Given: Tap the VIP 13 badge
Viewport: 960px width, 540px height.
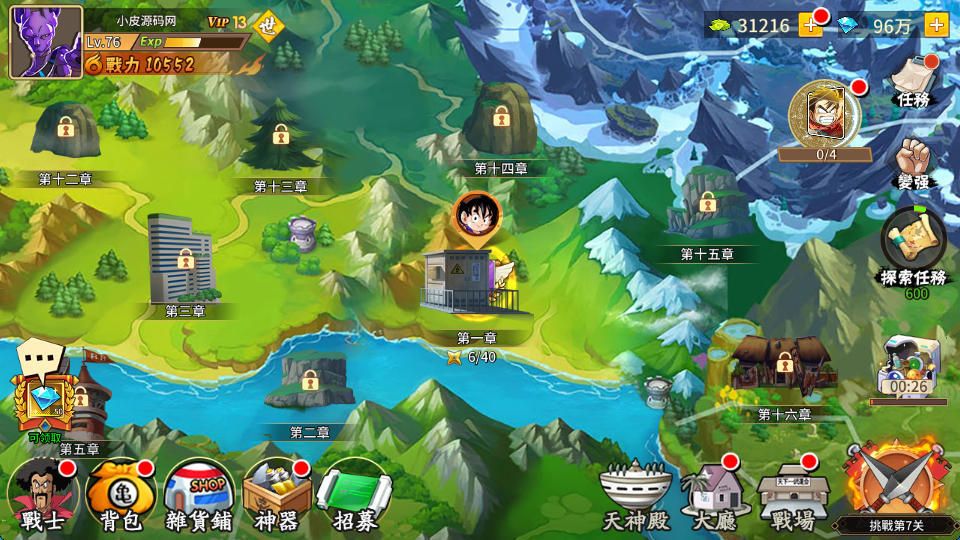Looking at the screenshot, I should (x=227, y=22).
